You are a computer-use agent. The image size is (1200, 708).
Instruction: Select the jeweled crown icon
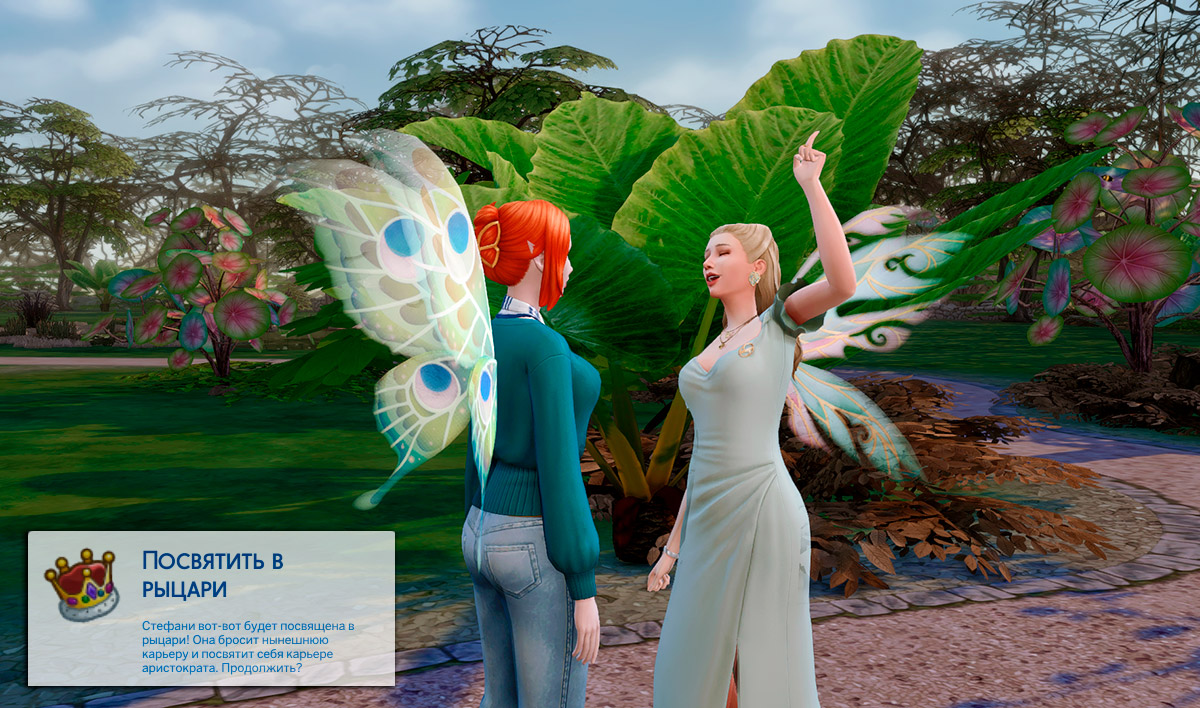click(x=82, y=584)
